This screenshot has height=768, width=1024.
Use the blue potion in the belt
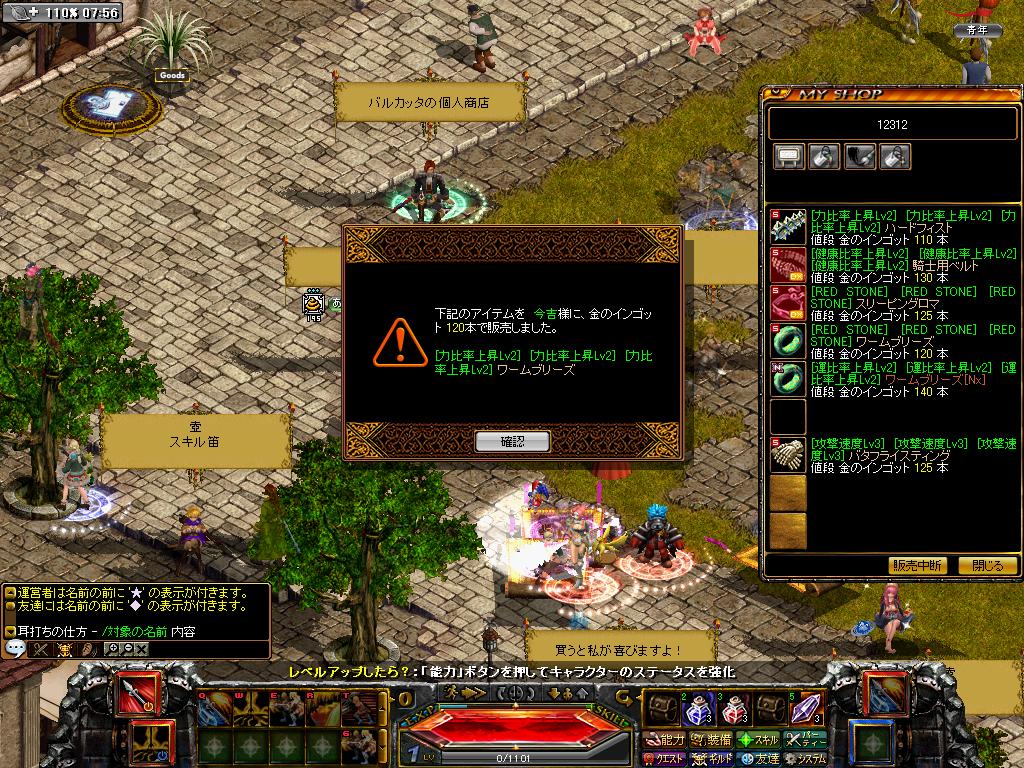696,708
